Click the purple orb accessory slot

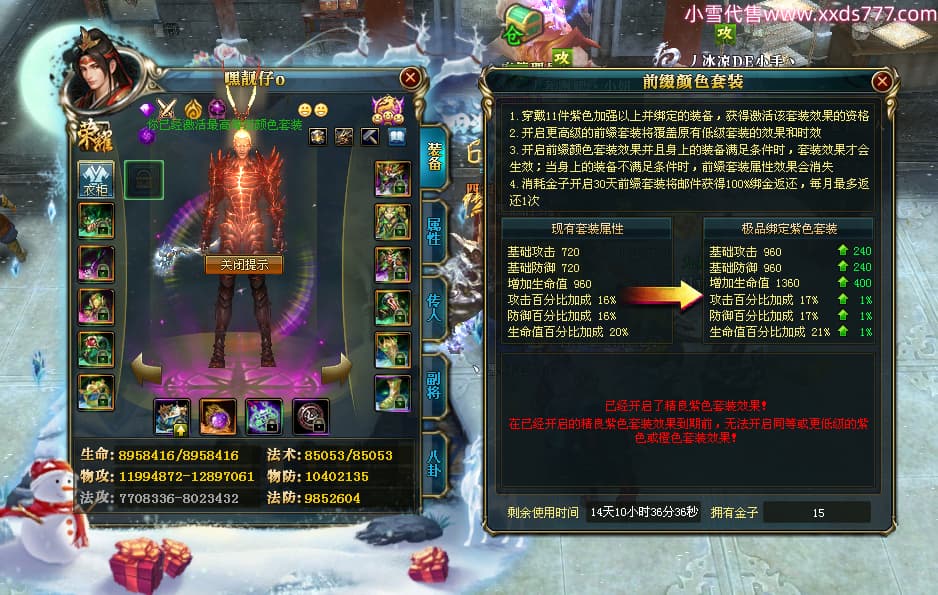pyautogui.click(x=217, y=416)
